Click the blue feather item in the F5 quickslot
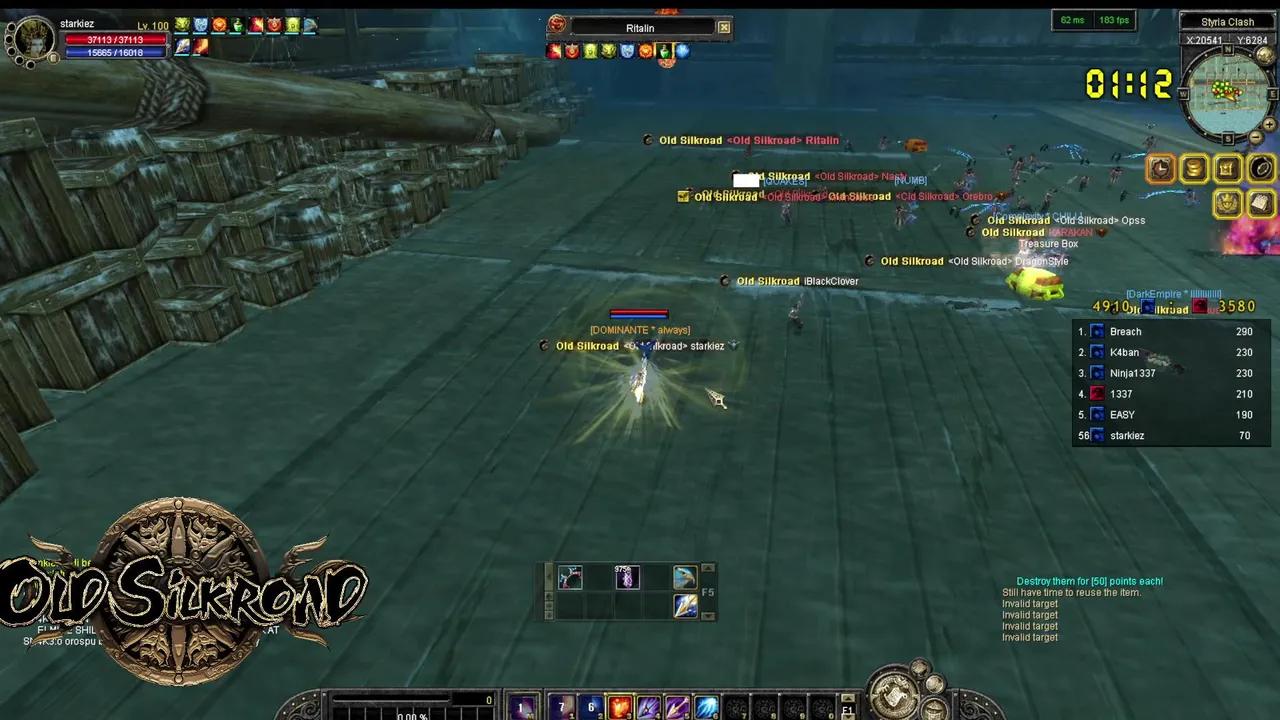1280x720 pixels. point(687,577)
